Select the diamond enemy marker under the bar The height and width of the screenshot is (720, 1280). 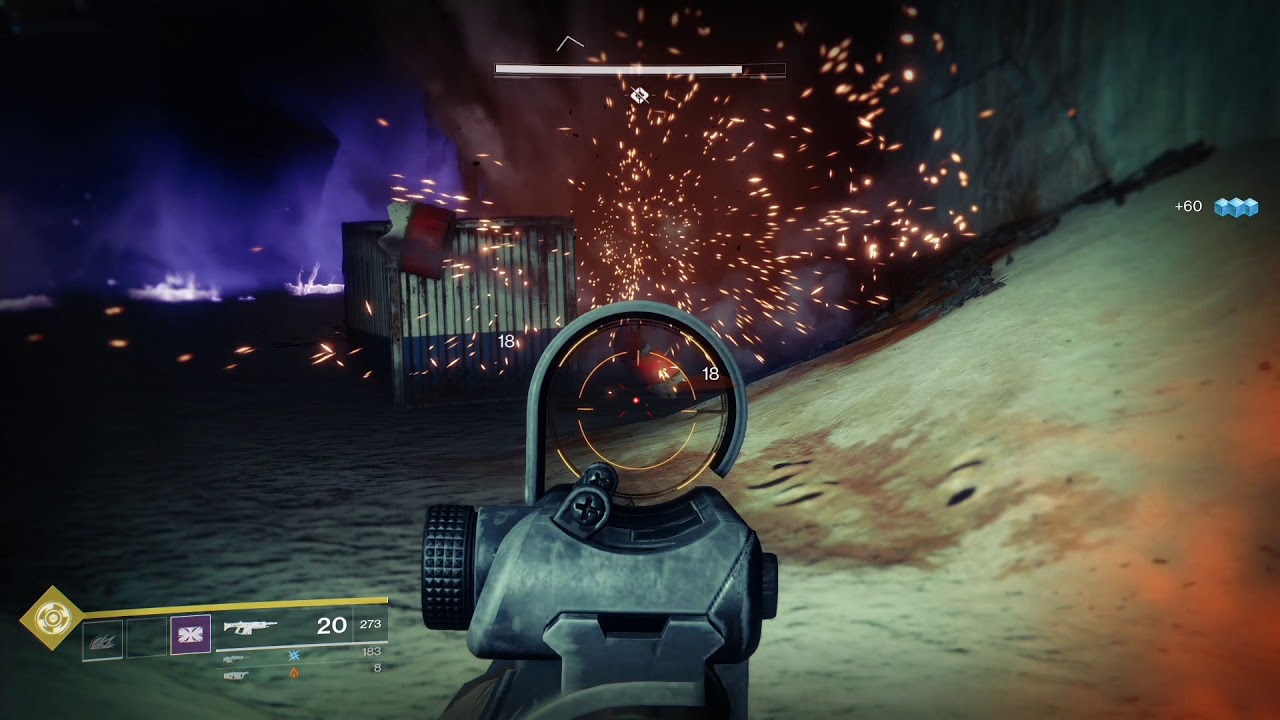640,95
